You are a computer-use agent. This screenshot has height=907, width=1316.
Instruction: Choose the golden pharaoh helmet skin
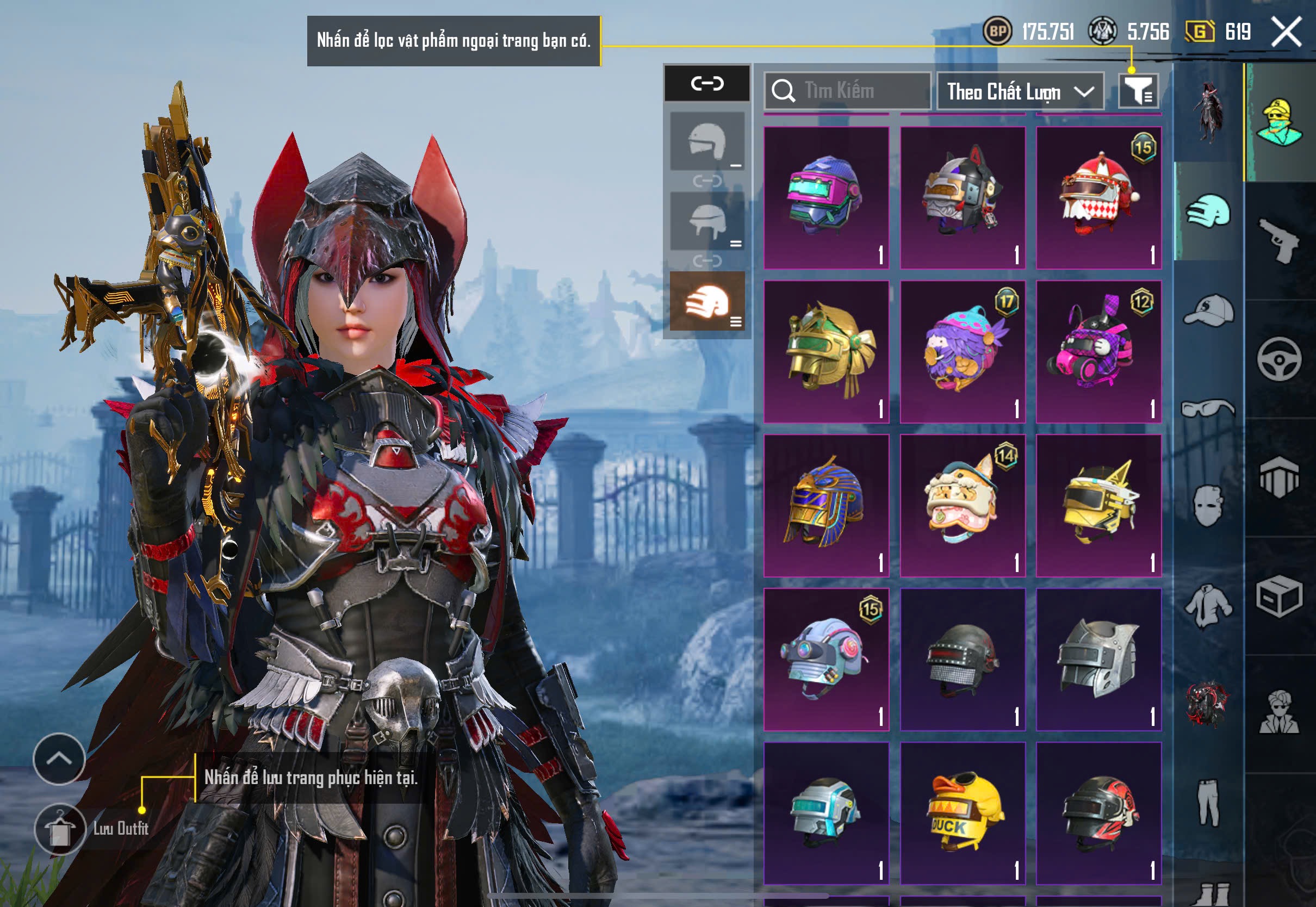[826, 505]
